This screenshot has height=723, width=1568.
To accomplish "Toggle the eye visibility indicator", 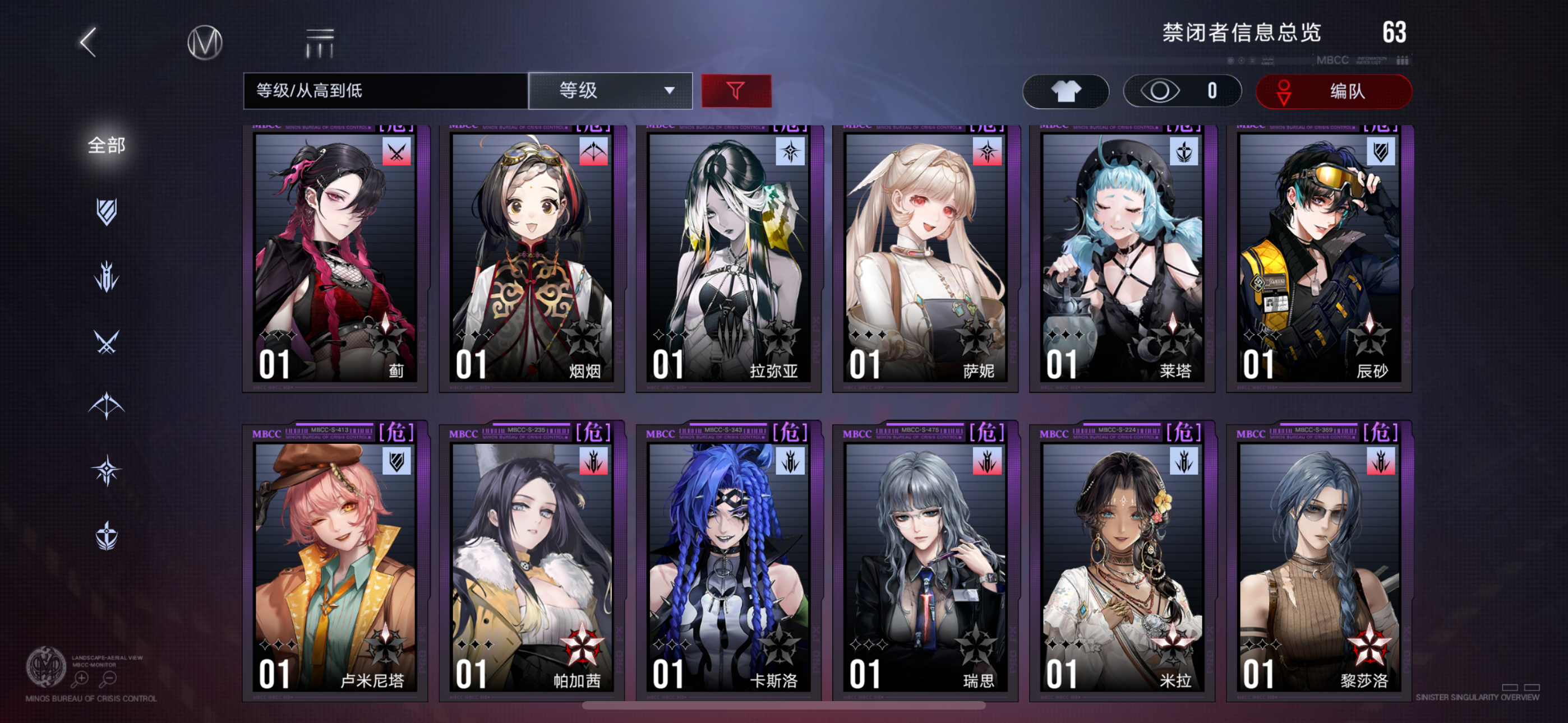I will (x=1163, y=91).
